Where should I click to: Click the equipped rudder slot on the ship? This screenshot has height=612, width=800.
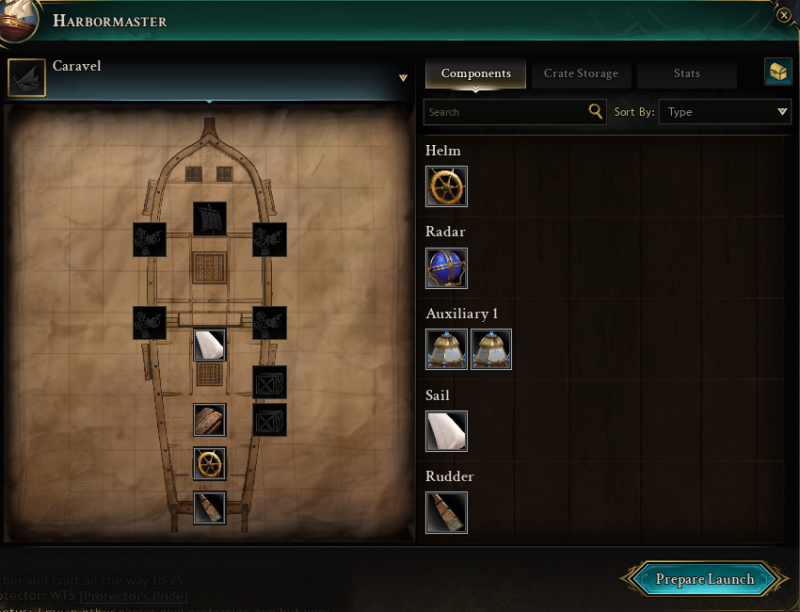[209, 507]
